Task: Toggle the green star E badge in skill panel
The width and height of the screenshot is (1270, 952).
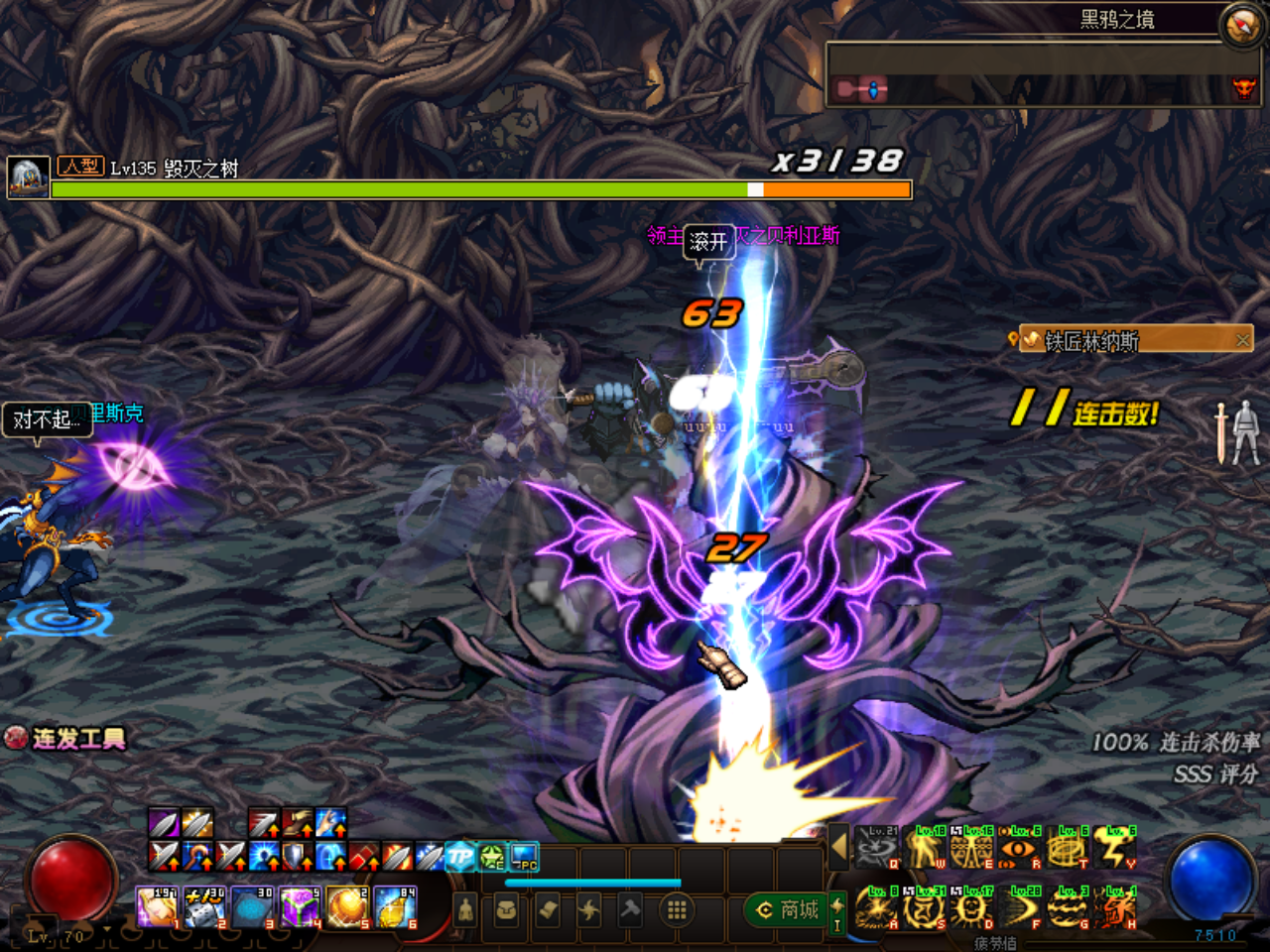Action: point(493,857)
